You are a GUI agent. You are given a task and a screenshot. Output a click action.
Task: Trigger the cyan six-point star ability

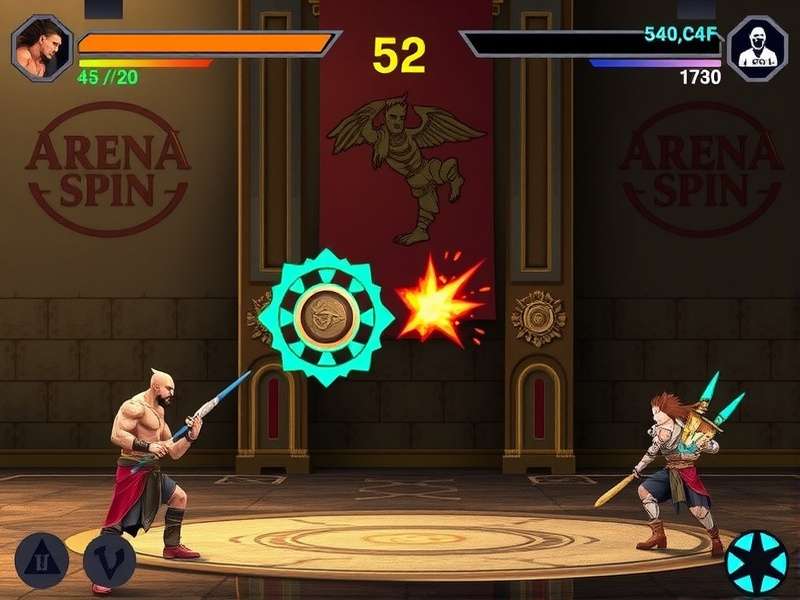[756, 562]
